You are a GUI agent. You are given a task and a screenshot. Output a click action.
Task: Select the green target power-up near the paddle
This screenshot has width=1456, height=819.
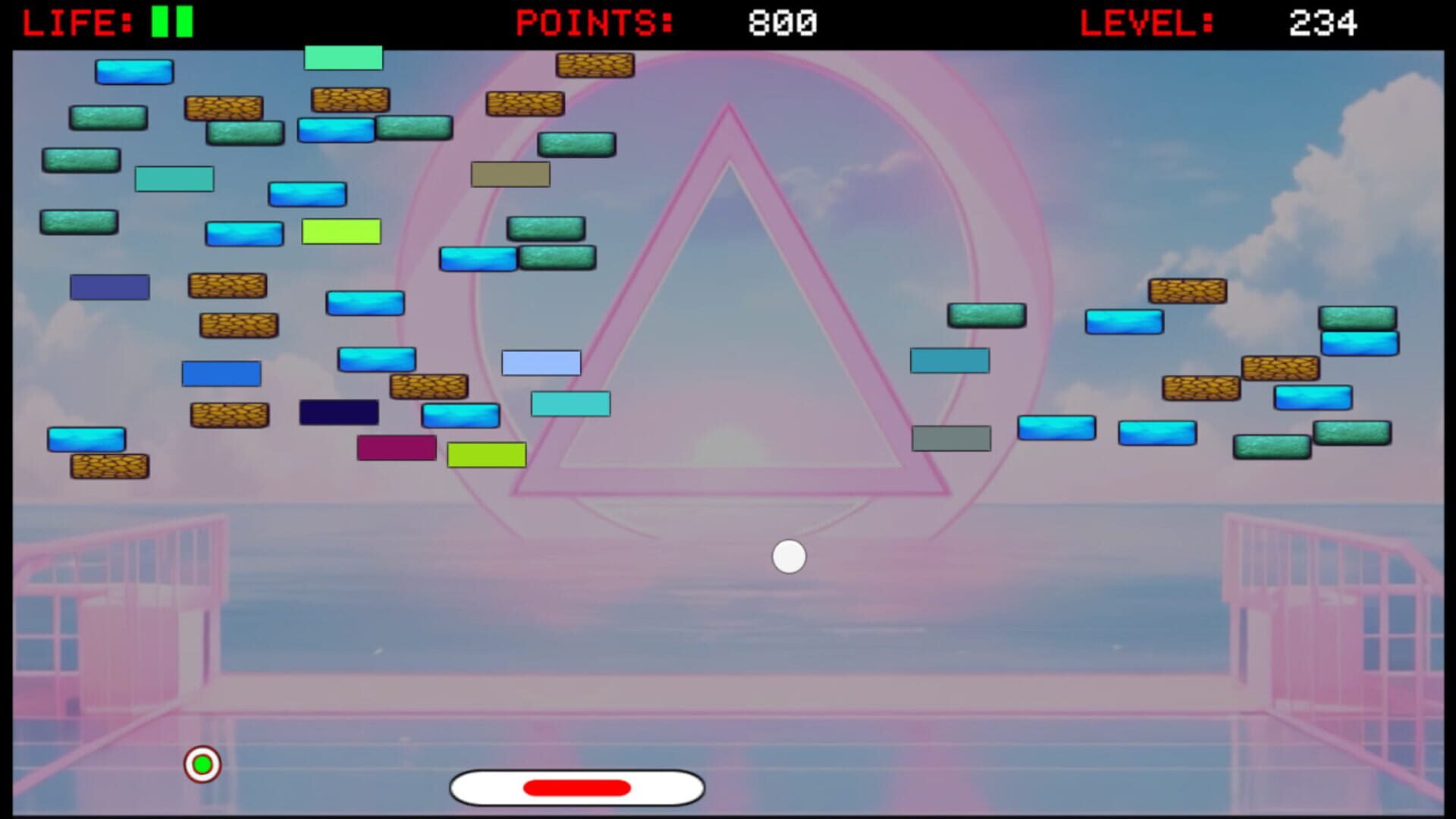tap(202, 764)
